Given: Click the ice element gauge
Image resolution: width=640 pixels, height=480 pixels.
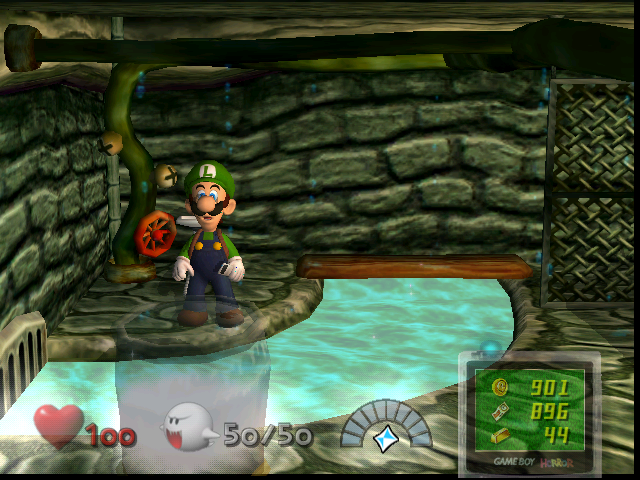Looking at the screenshot, I should [x=385, y=427].
